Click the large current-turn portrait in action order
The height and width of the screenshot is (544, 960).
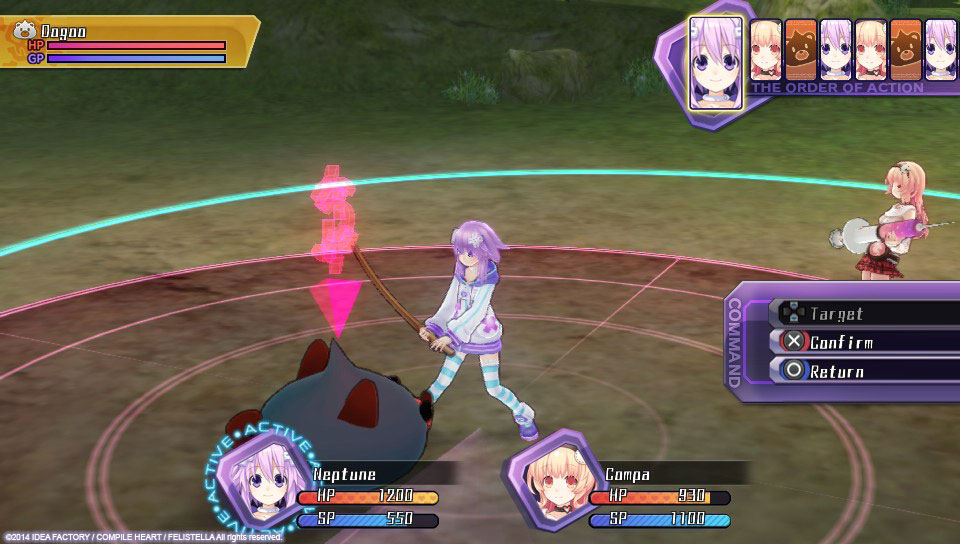(x=716, y=62)
